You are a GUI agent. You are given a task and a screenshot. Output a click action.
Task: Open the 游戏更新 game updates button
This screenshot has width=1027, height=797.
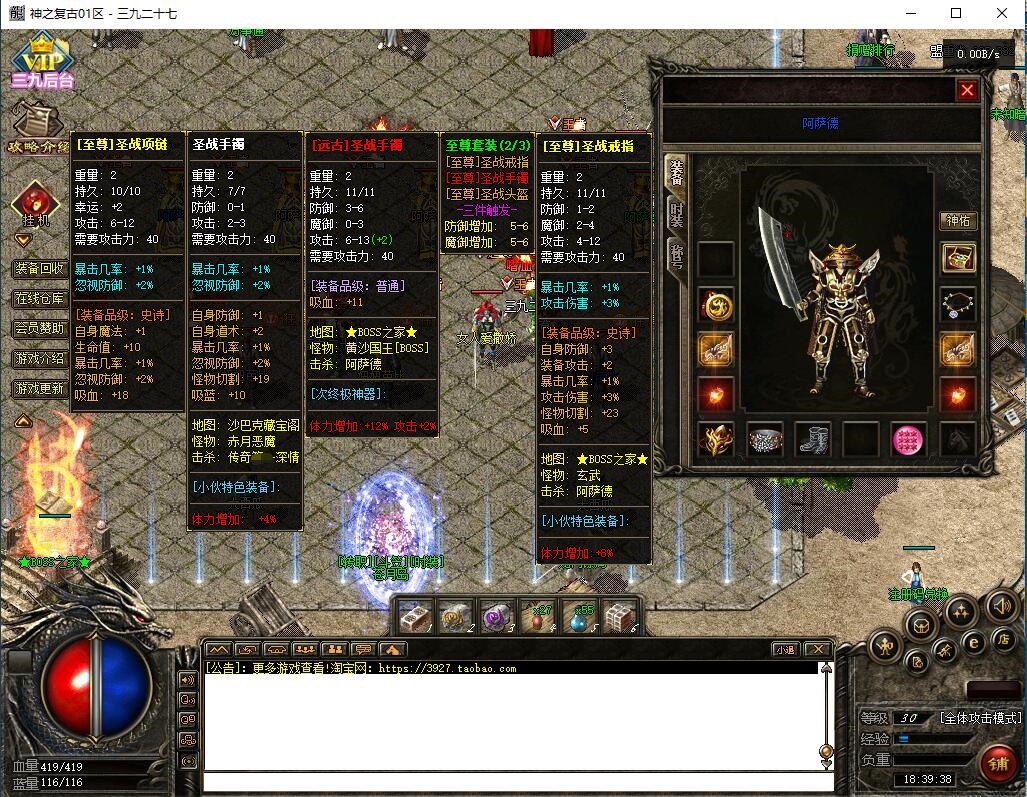pyautogui.click(x=40, y=388)
